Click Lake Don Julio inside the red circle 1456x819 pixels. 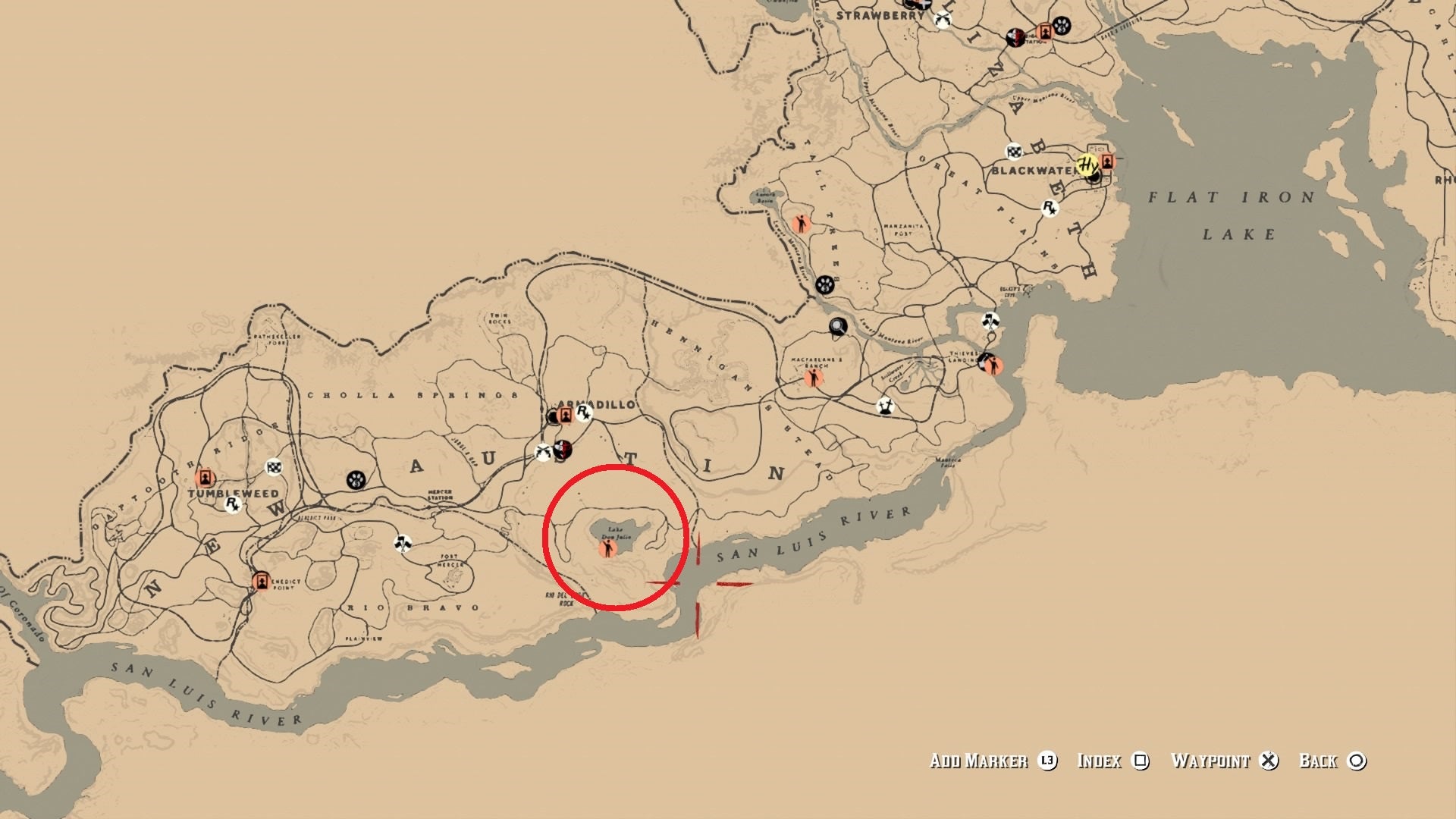click(616, 531)
